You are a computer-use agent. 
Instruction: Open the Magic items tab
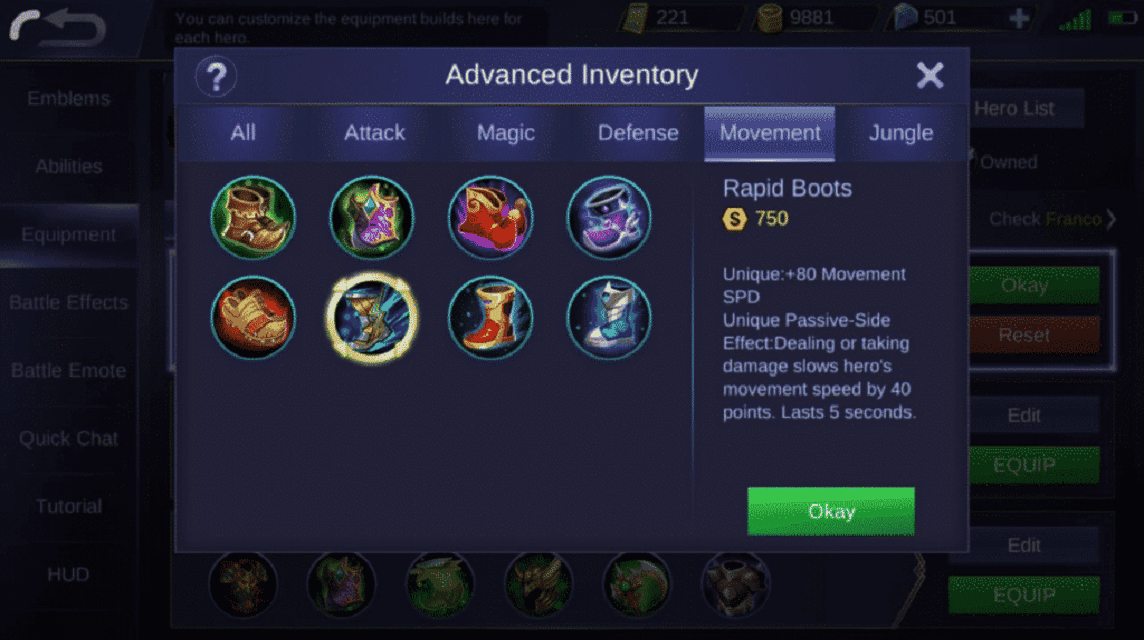coord(505,133)
